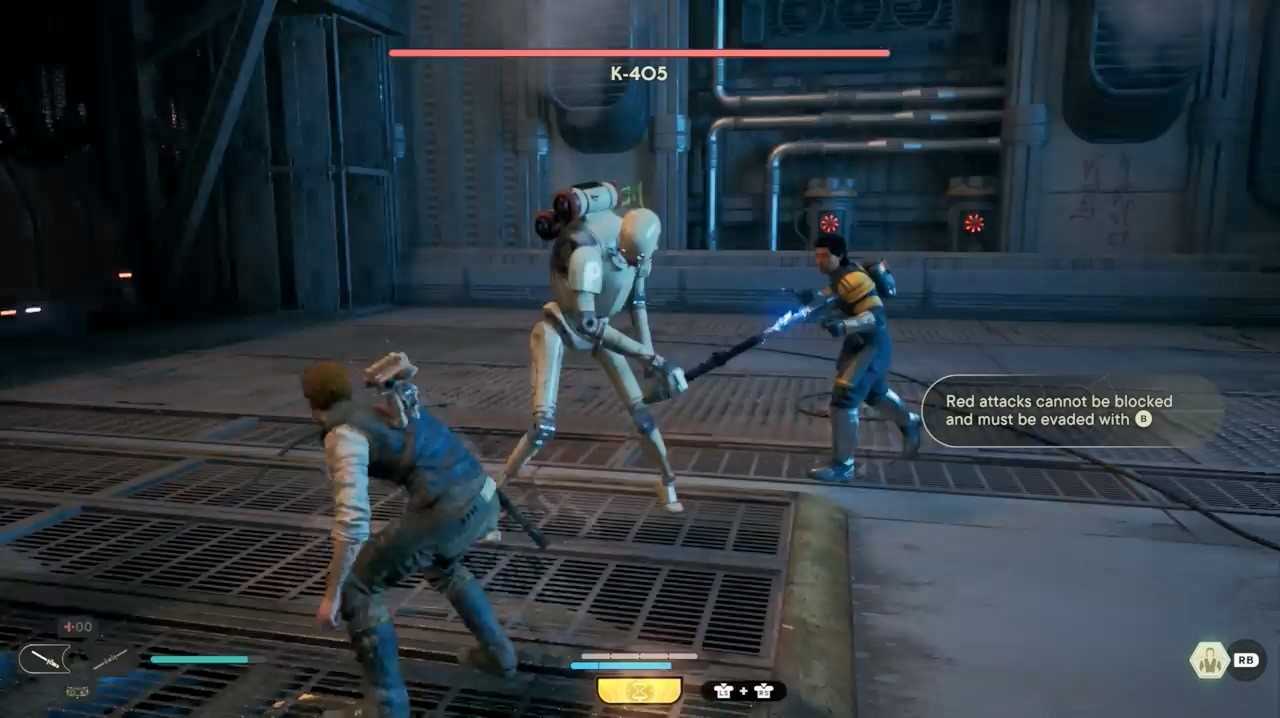Switch to the second lightsaber stance icon

click(109, 659)
